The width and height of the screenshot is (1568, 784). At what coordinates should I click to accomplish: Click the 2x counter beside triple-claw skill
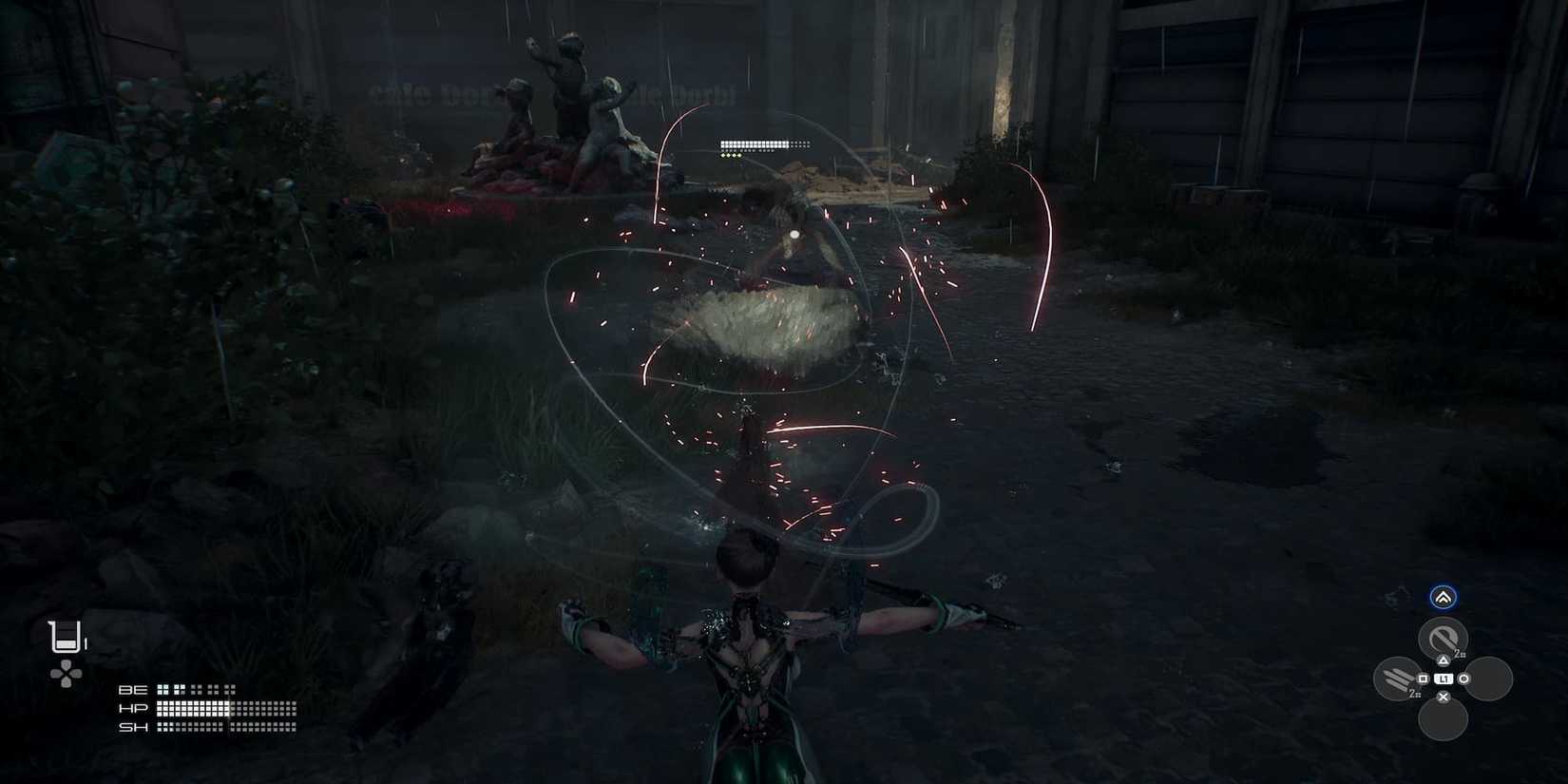(1414, 693)
